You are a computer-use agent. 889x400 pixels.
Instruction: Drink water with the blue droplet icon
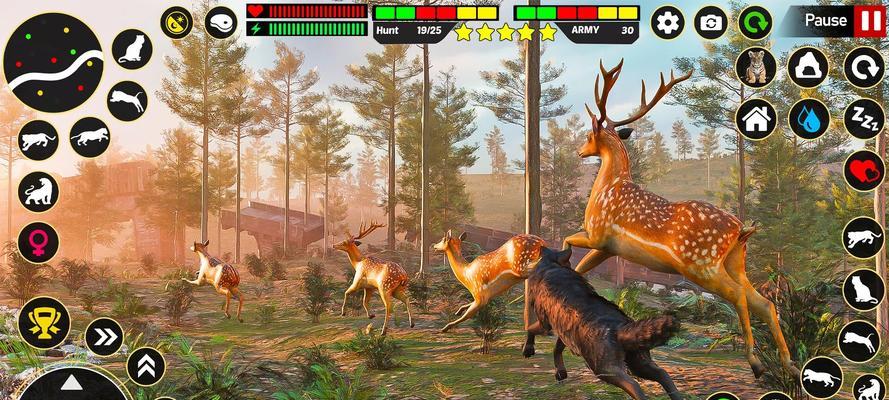[808, 119]
